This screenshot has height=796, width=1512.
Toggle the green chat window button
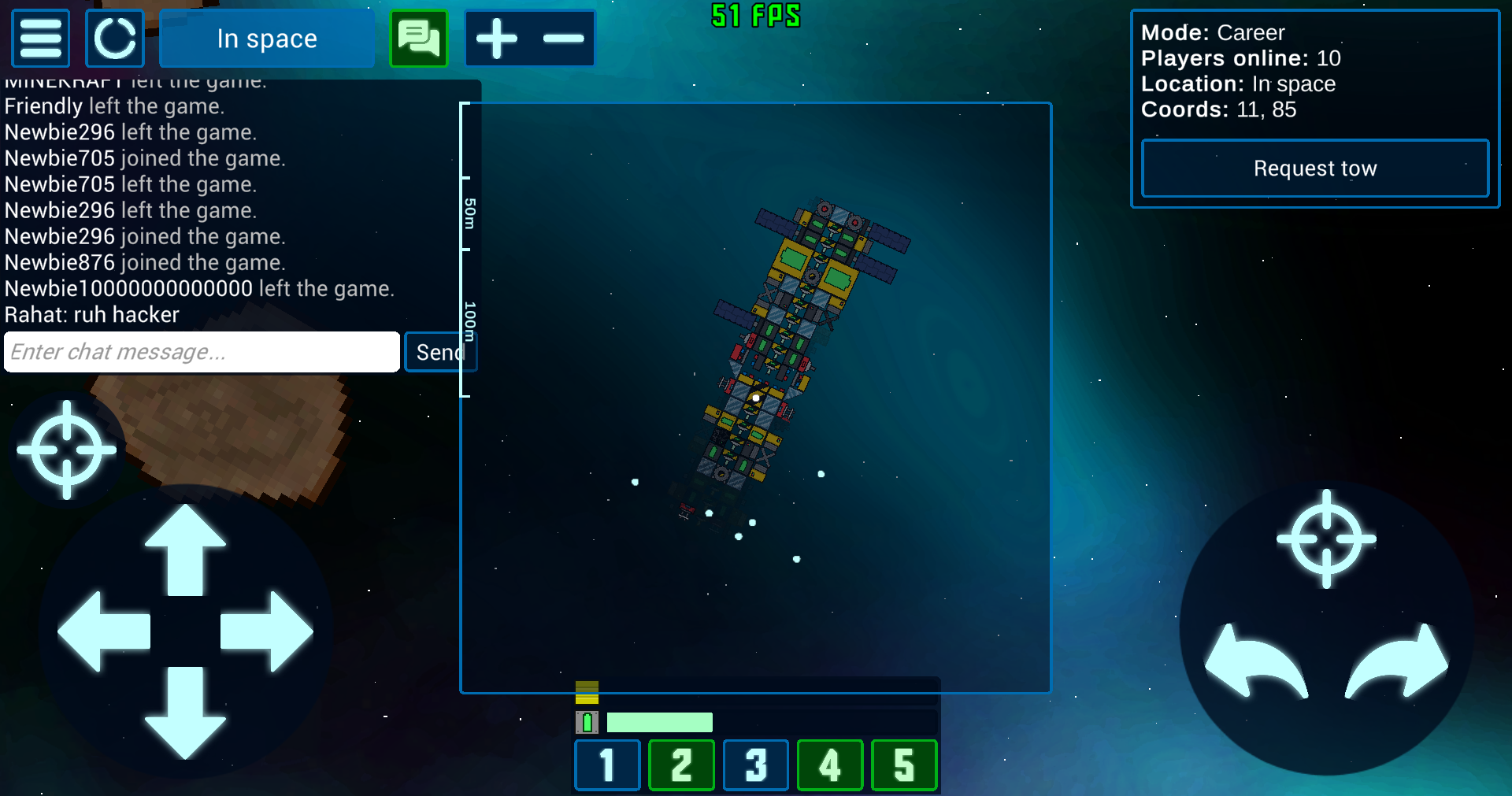pyautogui.click(x=419, y=38)
